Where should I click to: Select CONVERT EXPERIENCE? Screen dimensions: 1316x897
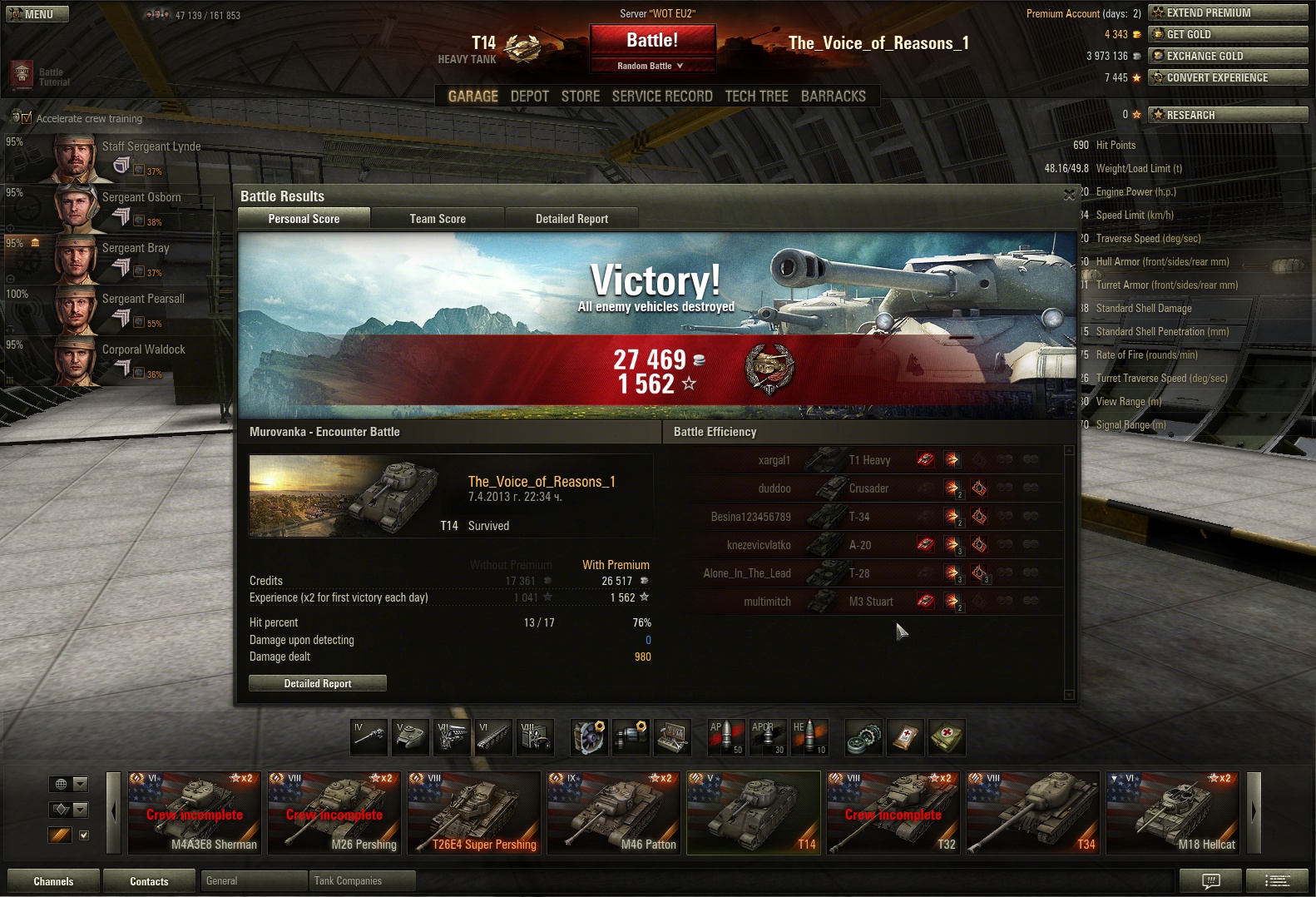coord(1227,77)
